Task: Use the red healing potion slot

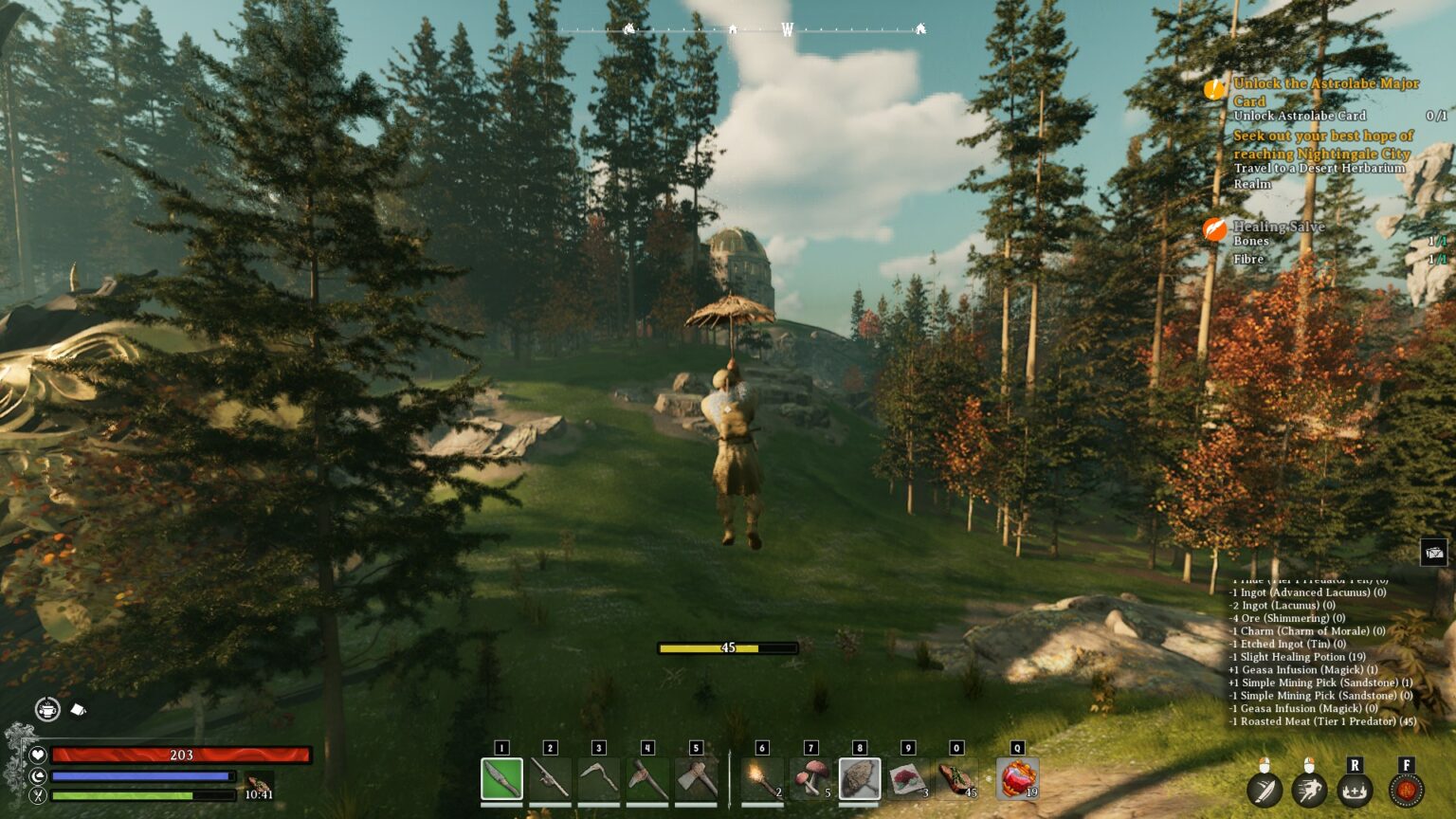Action: [x=1017, y=779]
